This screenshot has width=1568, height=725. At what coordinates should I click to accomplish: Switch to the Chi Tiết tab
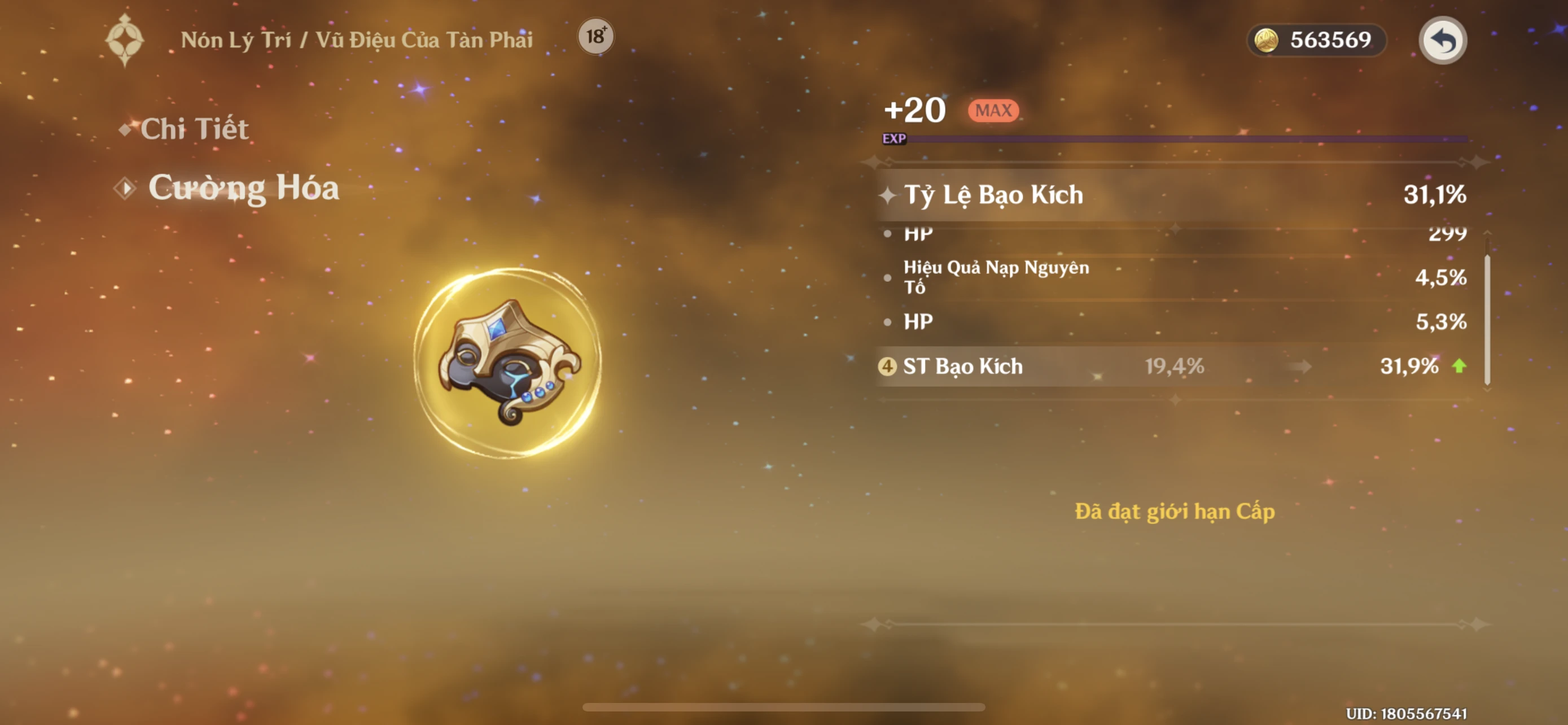tap(194, 129)
